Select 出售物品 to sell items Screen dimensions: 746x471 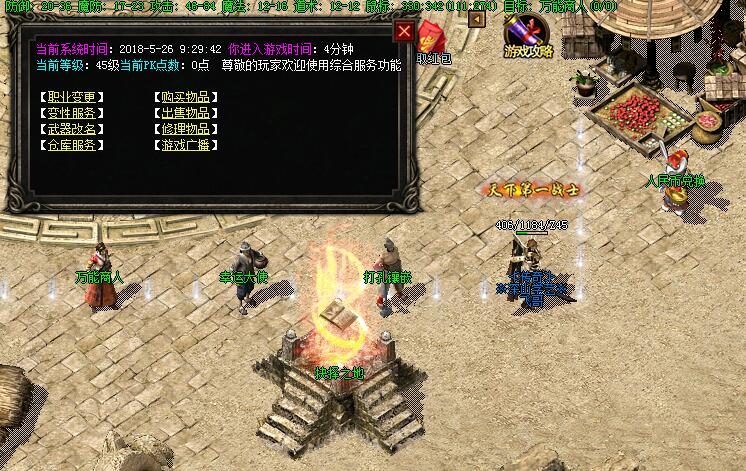click(x=185, y=113)
